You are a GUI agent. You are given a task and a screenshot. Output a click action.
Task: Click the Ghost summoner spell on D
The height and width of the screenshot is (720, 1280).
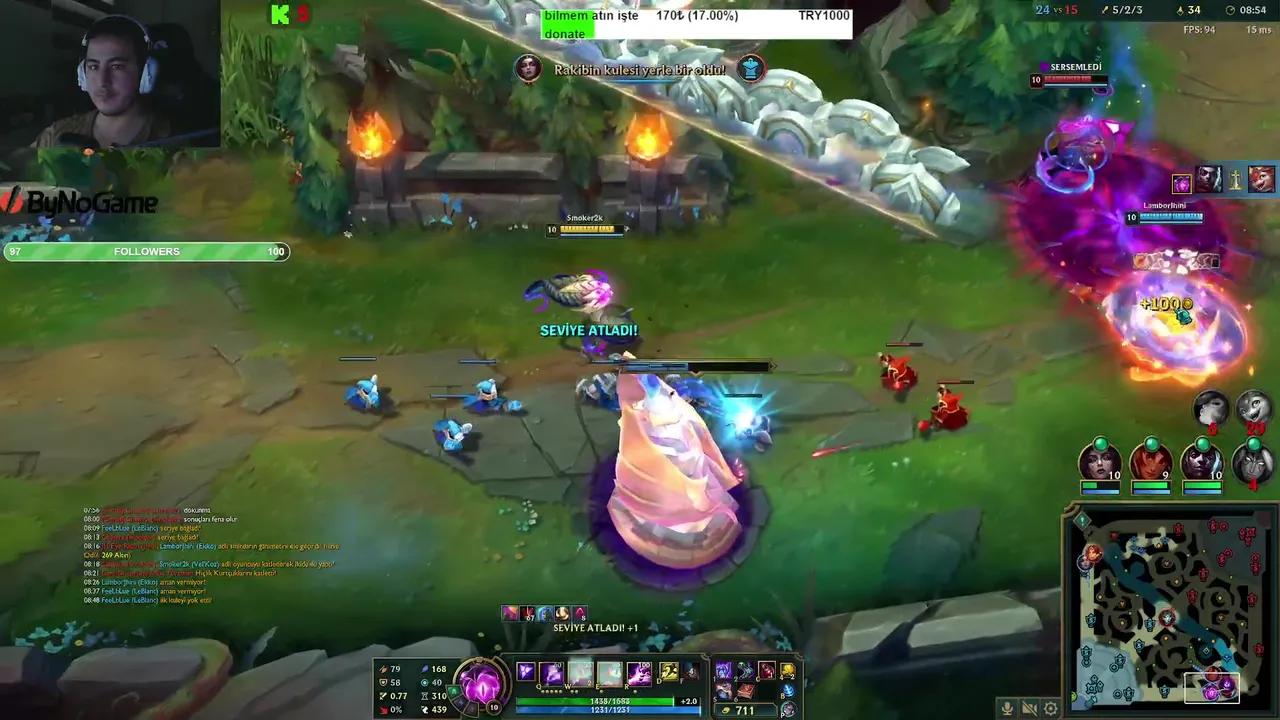click(x=668, y=672)
